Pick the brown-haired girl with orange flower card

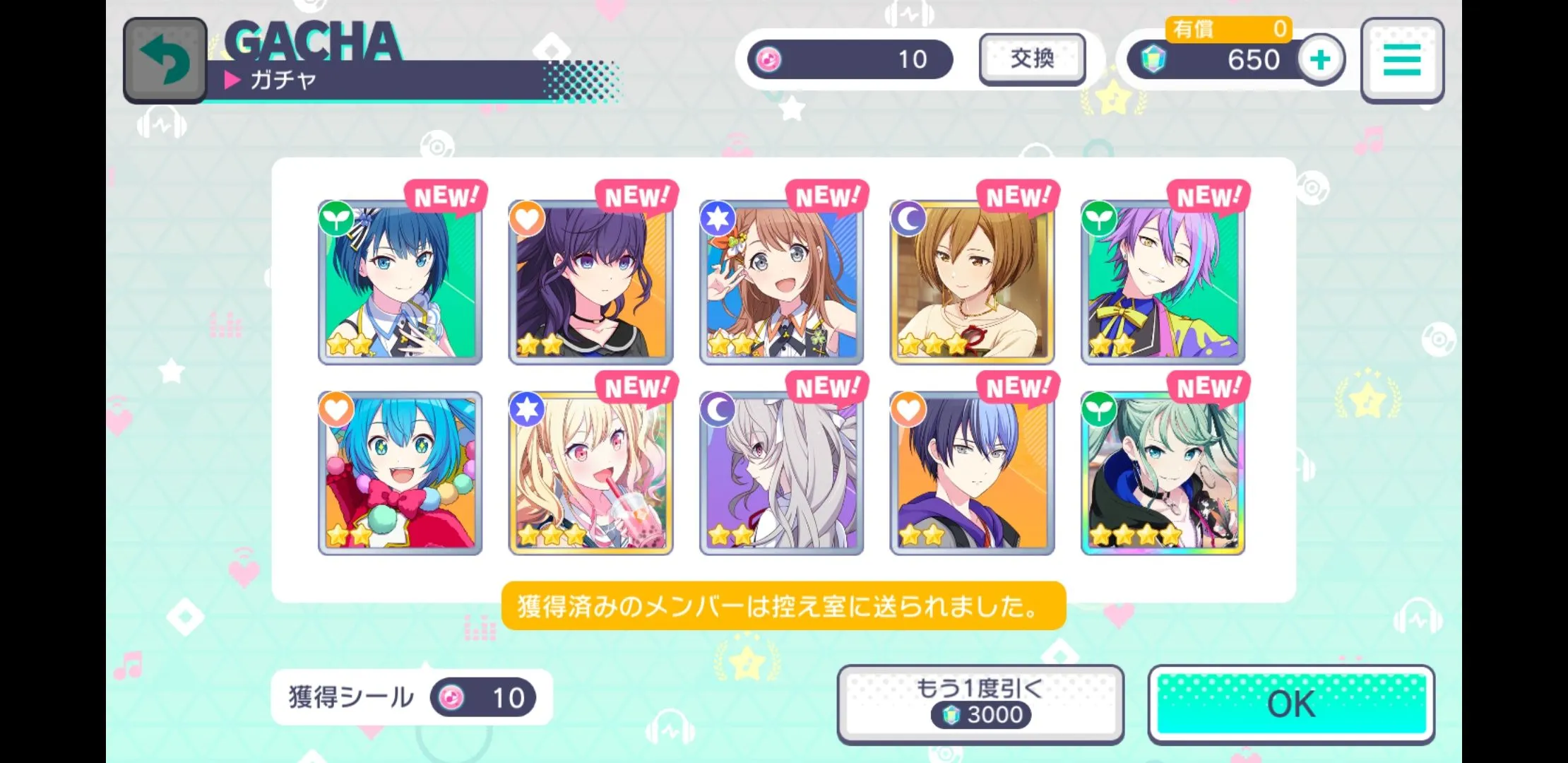781,283
